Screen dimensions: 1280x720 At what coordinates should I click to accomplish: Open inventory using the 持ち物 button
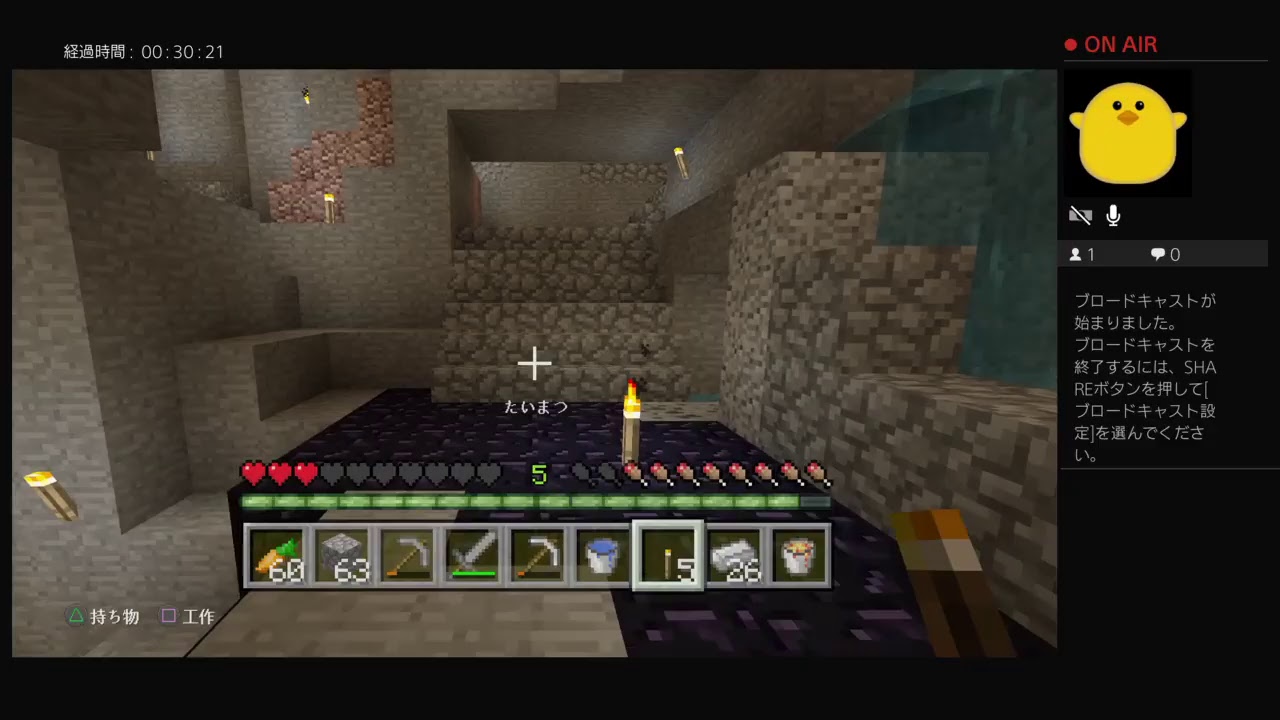click(x=104, y=616)
